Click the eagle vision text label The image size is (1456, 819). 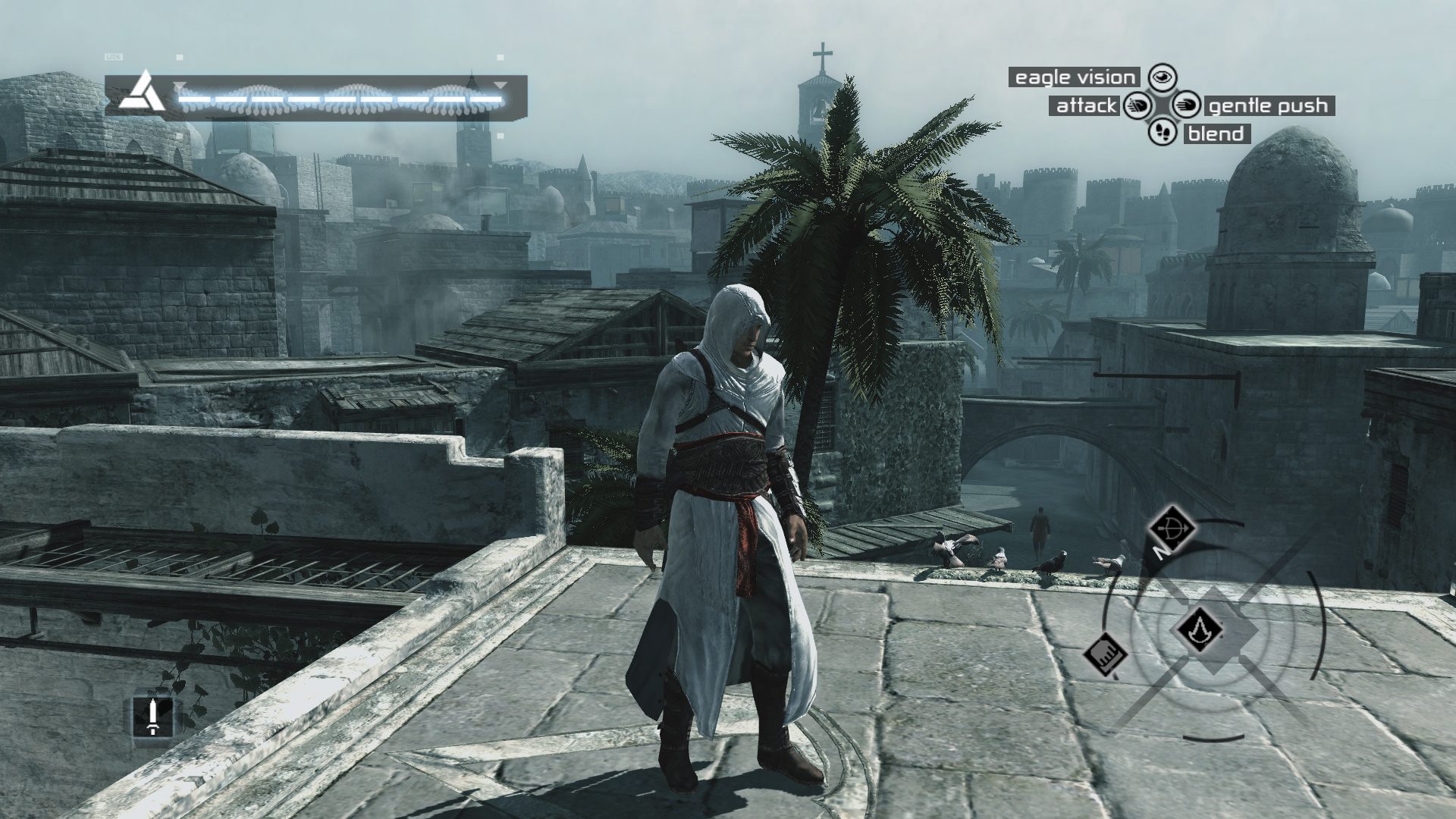point(1075,77)
